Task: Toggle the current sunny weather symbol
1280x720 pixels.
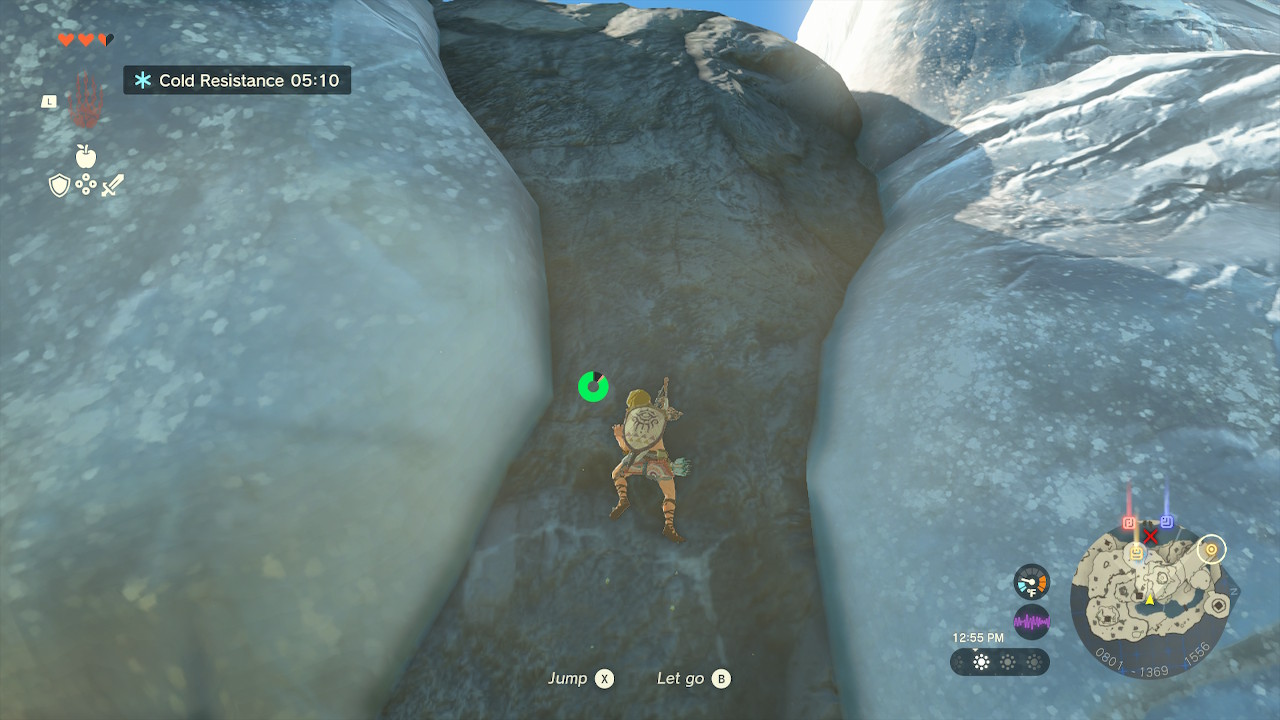Action: (x=981, y=661)
